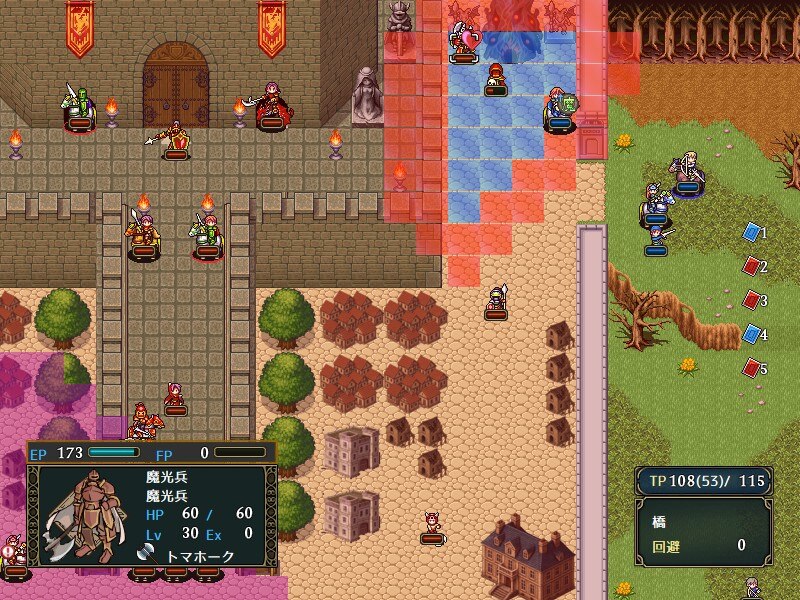800x600 pixels.
Task: Pick the red flag numbered 5
Action: coord(751,368)
